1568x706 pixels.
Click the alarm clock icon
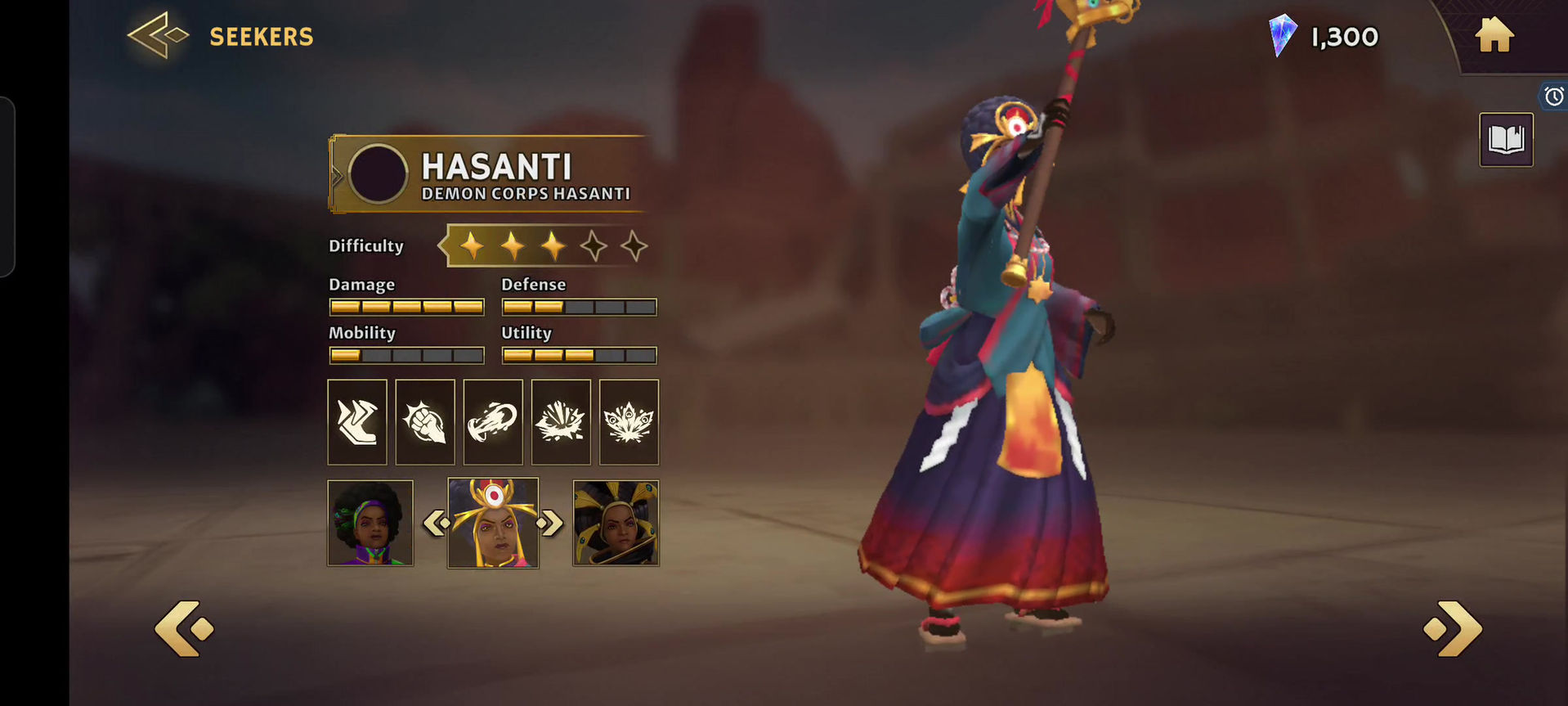tap(1553, 97)
